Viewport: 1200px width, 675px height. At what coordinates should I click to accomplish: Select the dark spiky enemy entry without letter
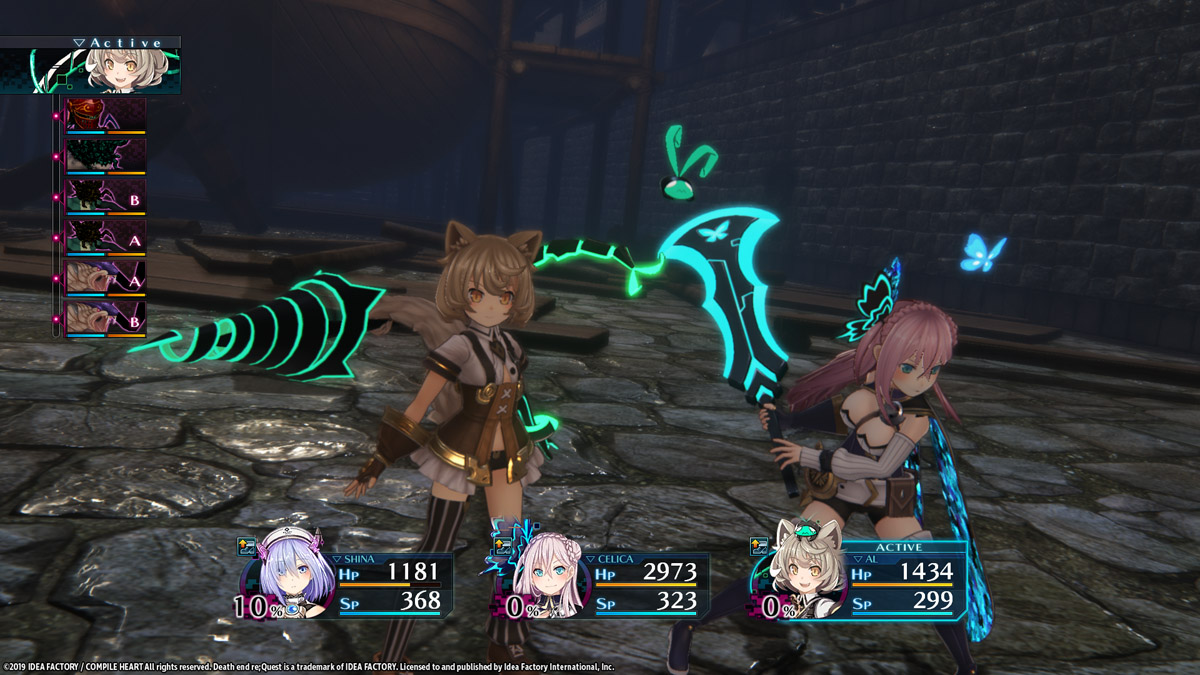click(106, 155)
